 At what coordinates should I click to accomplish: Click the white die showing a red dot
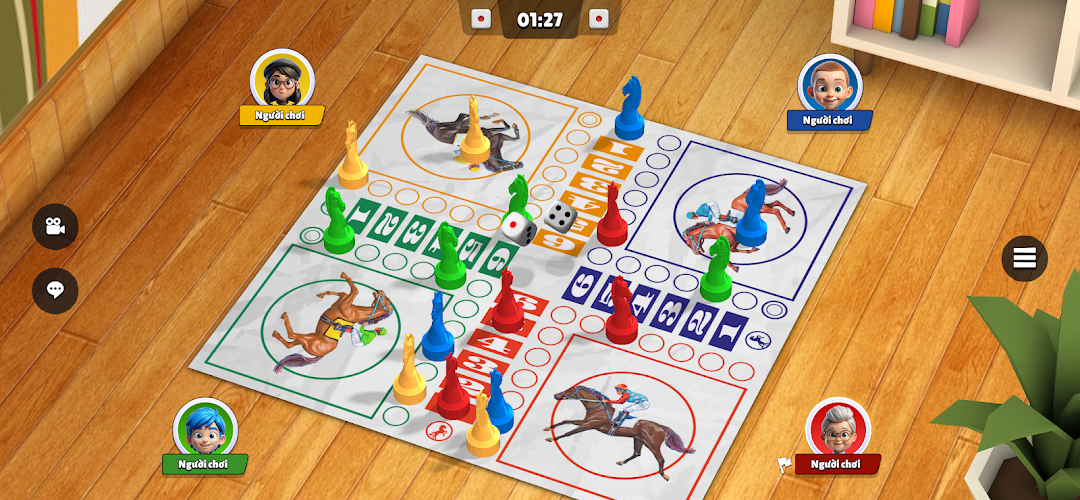coord(517,228)
